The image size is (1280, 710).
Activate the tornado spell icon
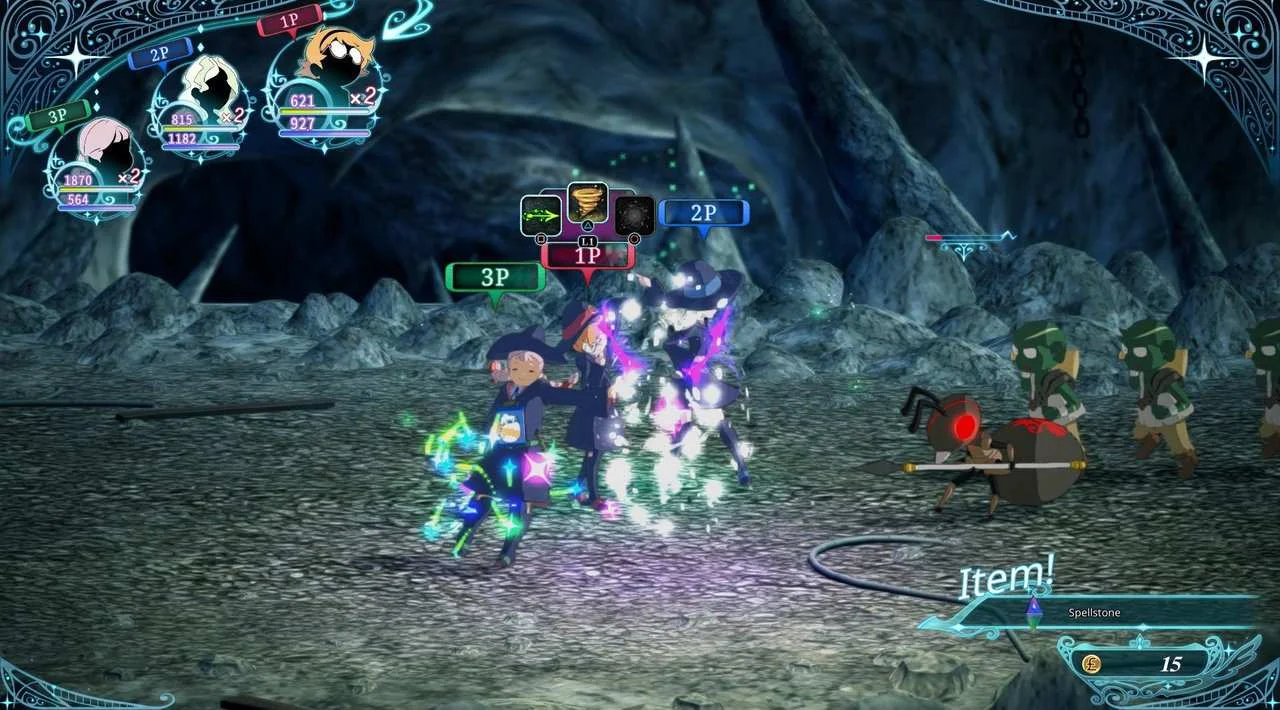pos(587,203)
